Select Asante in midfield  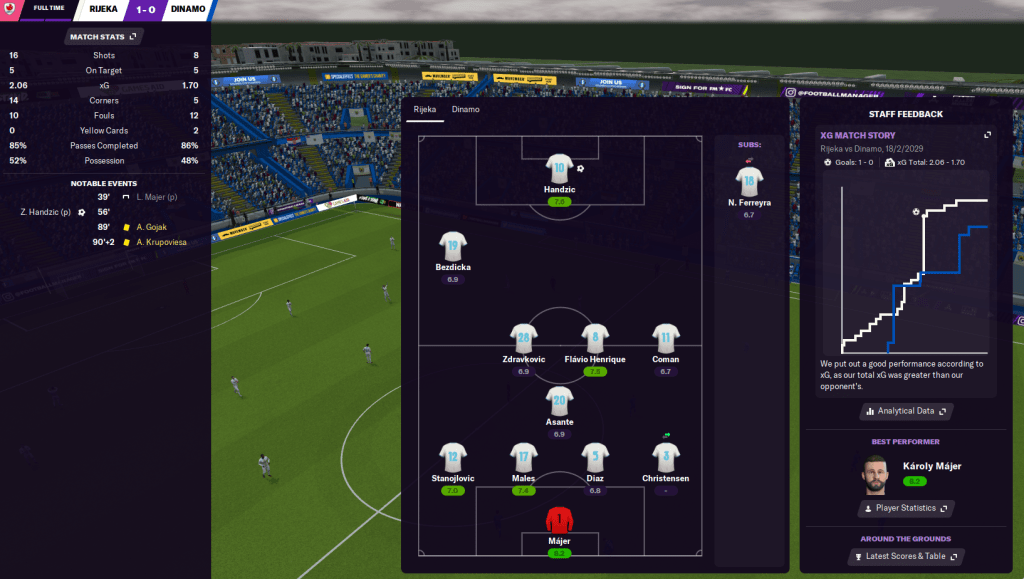[x=559, y=401]
